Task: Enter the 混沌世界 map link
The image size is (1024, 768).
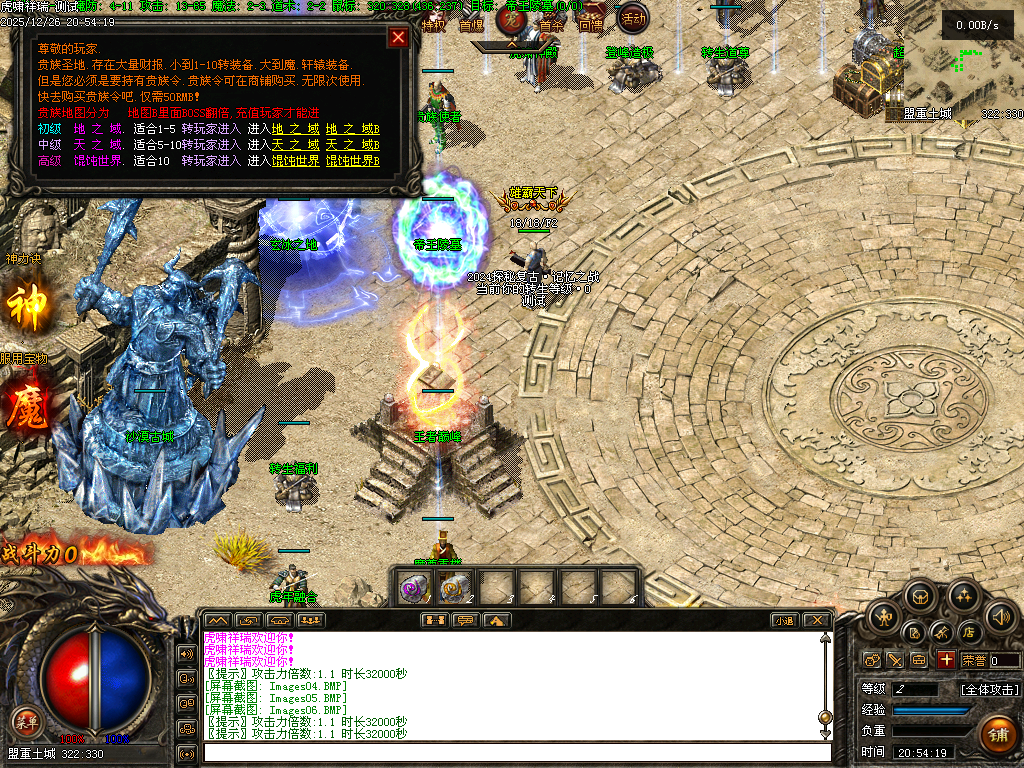Action: coord(296,161)
